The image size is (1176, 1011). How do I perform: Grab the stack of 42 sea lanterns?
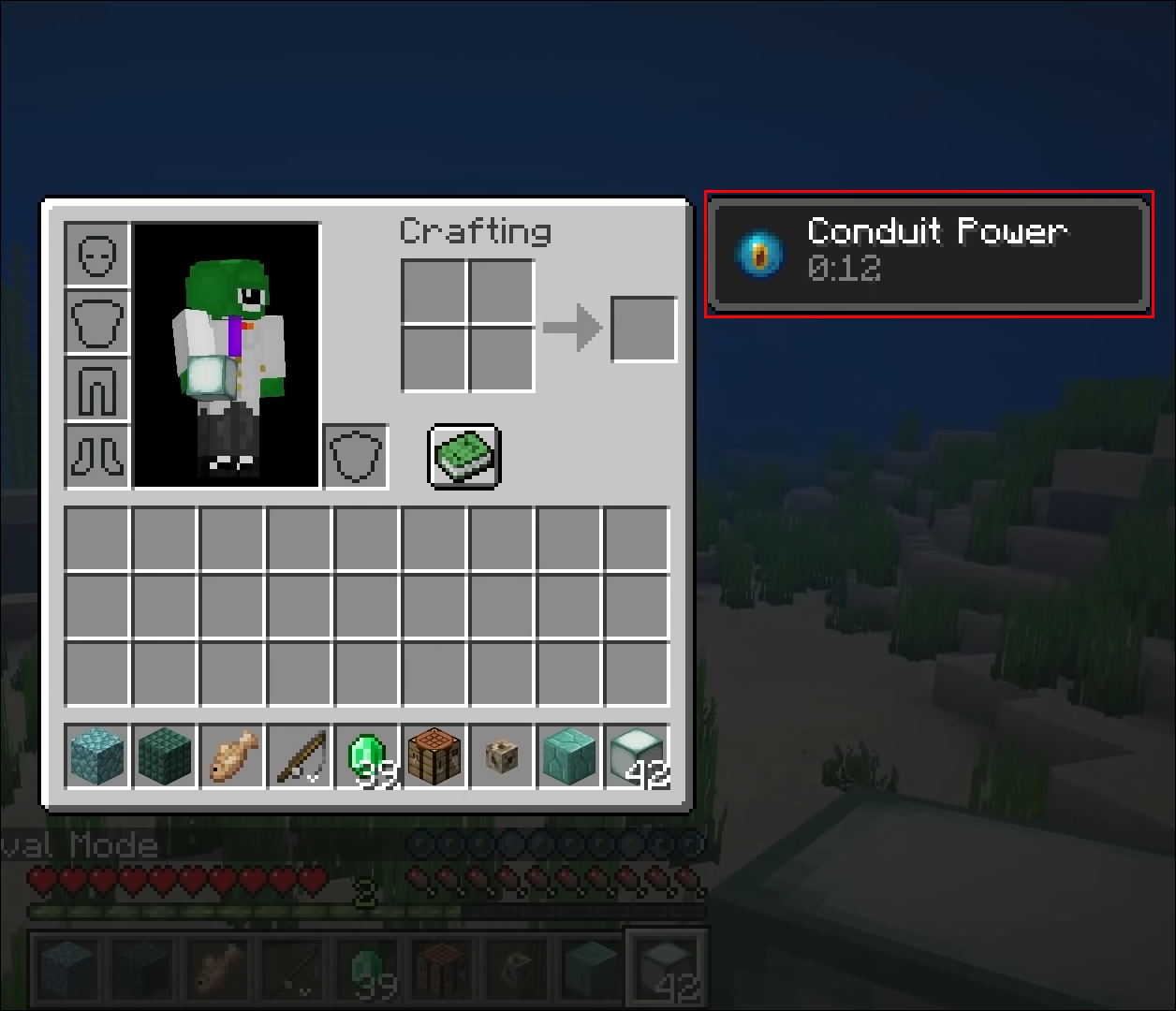coord(637,755)
